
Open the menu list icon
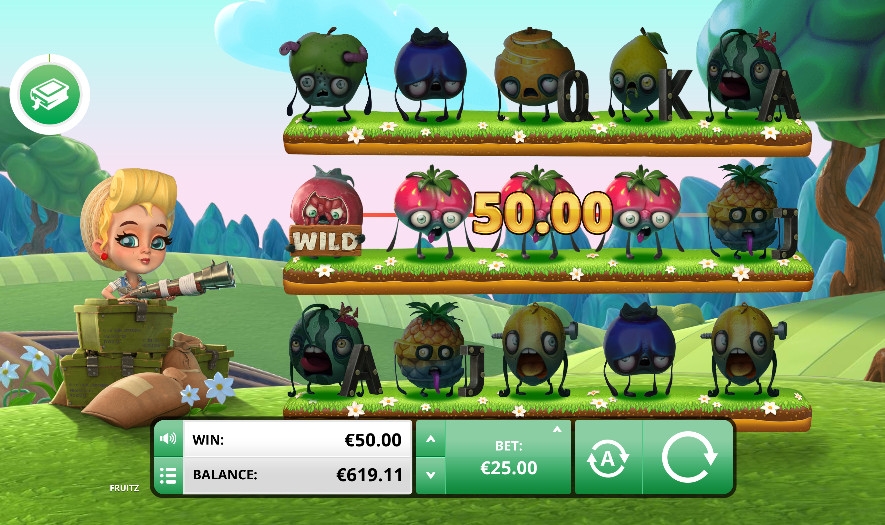click(x=168, y=475)
